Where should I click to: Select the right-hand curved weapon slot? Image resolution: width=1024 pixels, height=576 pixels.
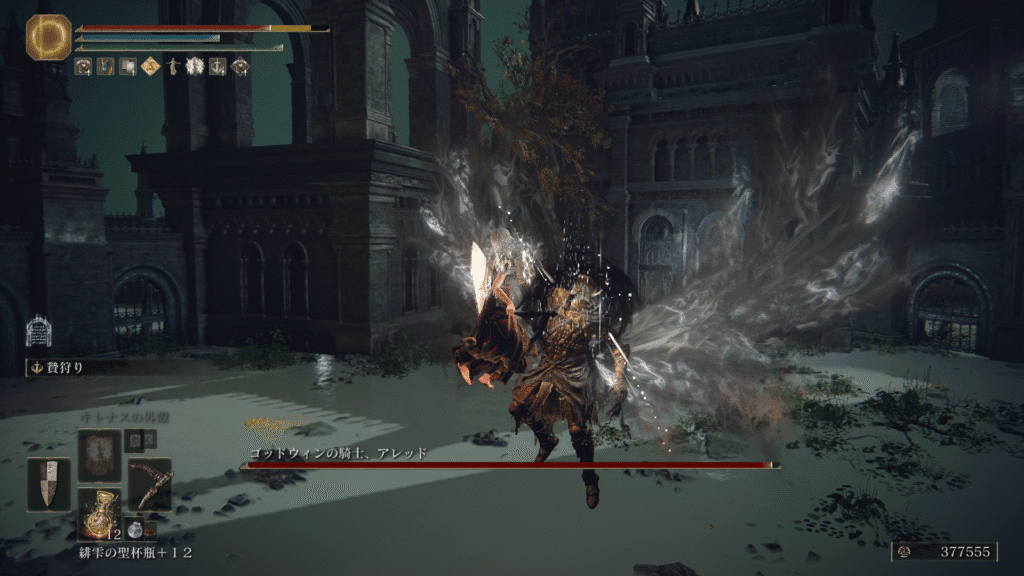point(150,484)
